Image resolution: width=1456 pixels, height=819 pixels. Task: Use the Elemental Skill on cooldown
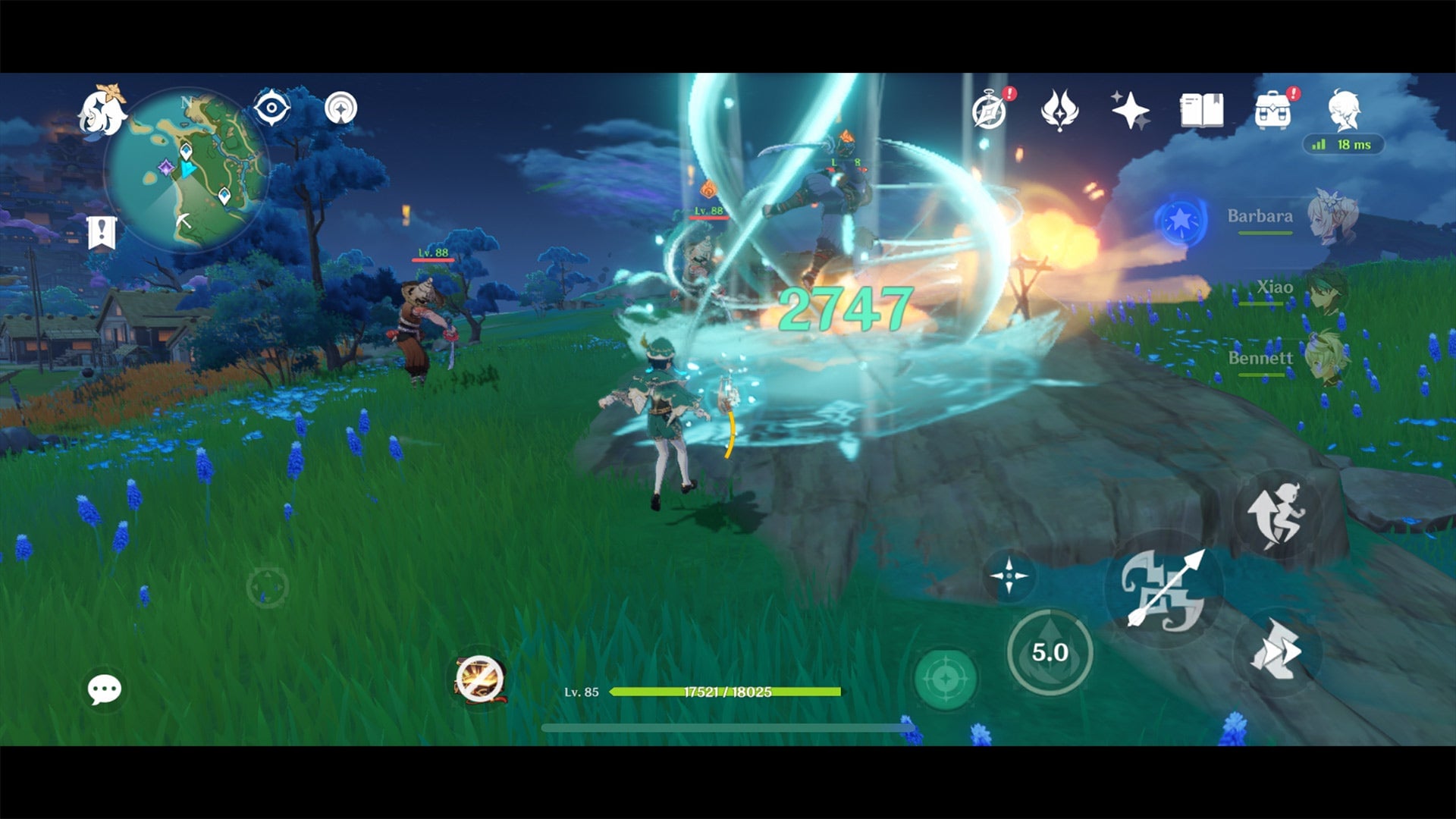(x=1050, y=651)
